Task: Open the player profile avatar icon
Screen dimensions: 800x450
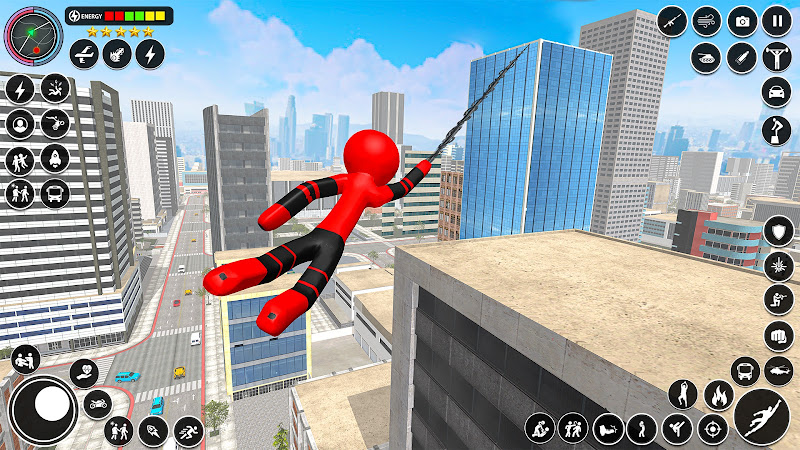Action: pyautogui.click(x=19, y=124)
